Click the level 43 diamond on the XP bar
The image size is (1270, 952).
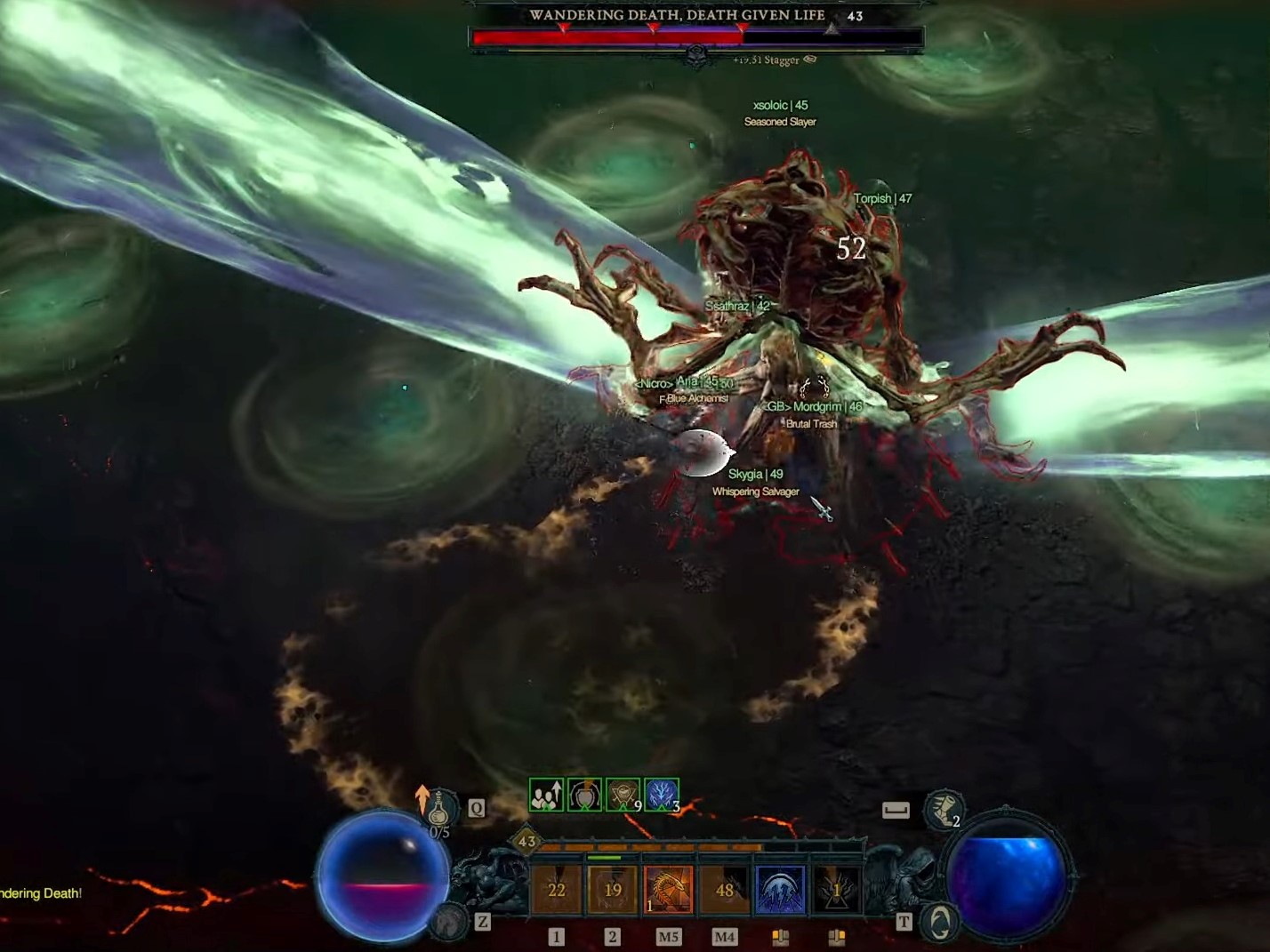[x=526, y=841]
